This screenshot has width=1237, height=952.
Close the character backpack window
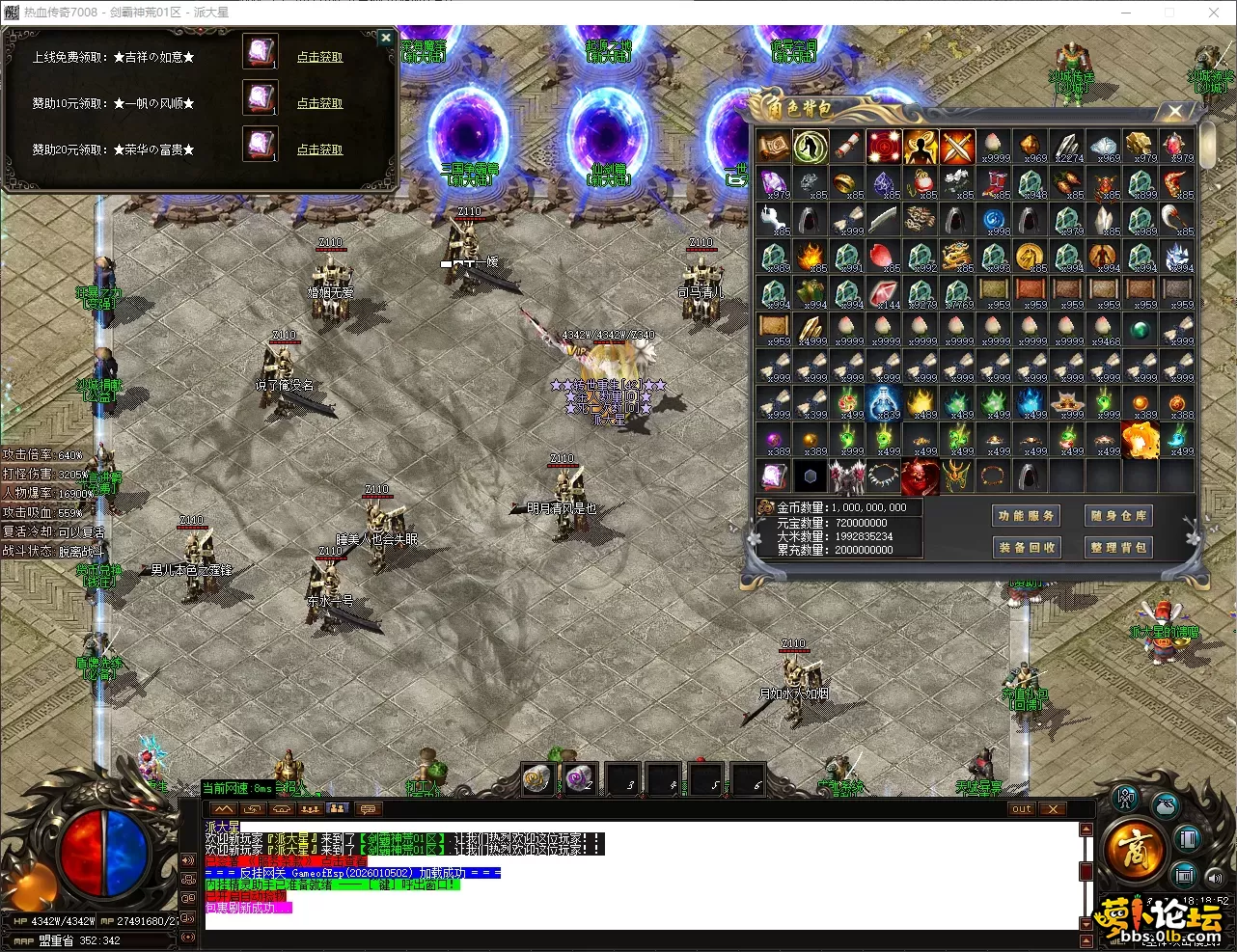point(1174,111)
